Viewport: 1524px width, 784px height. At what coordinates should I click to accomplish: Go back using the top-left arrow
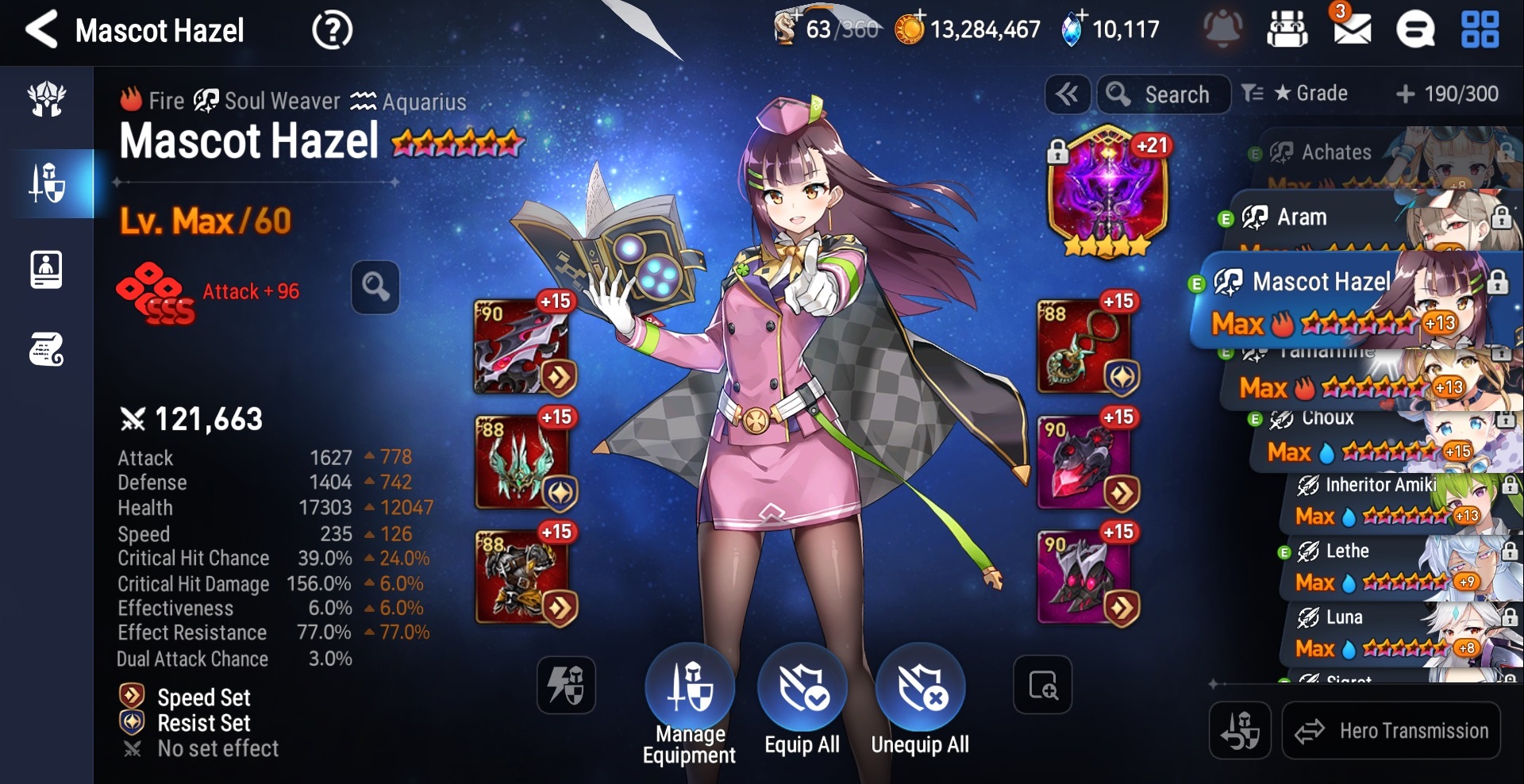[41, 30]
